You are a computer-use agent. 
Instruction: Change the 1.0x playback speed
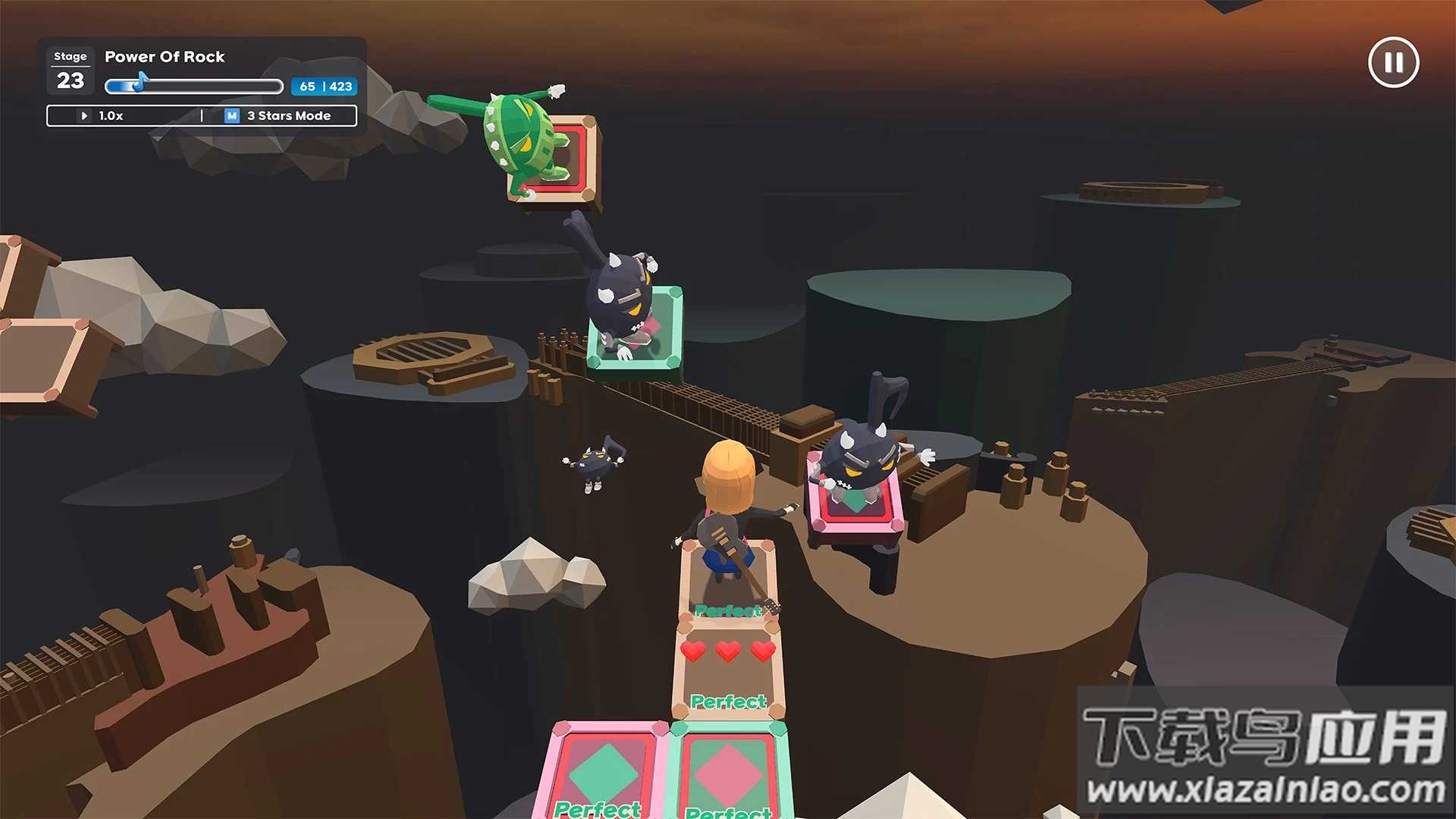(104, 116)
